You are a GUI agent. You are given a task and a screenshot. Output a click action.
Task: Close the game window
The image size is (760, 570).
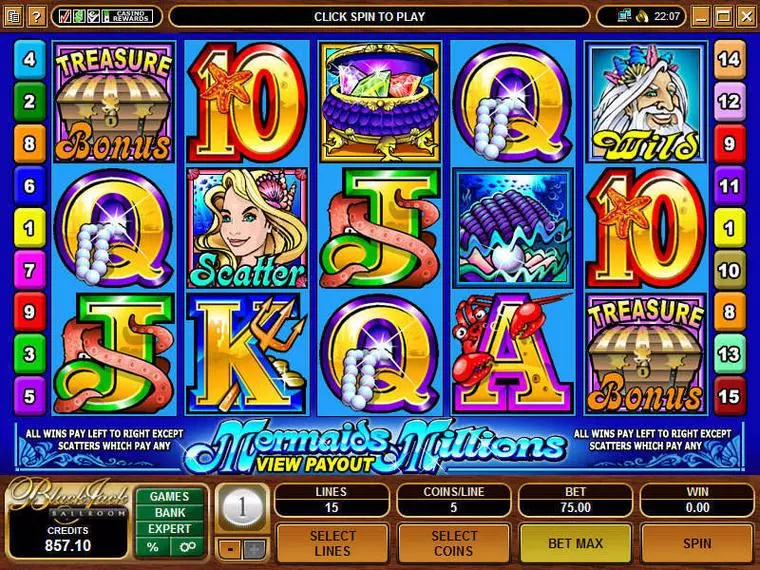click(745, 16)
